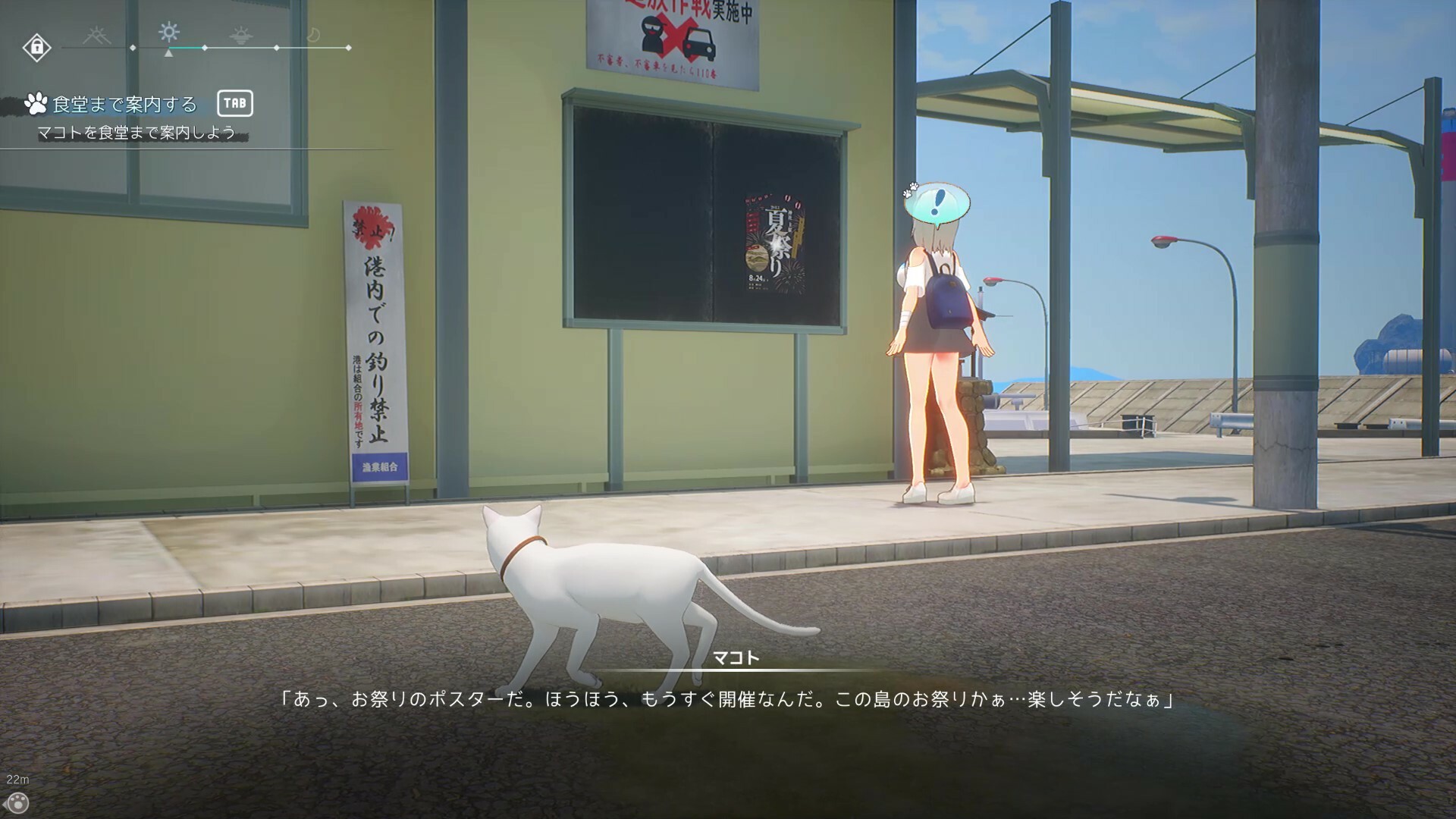The image size is (1456, 819).
Task: Open the quest title 食堂まで案内する
Action: [124, 104]
